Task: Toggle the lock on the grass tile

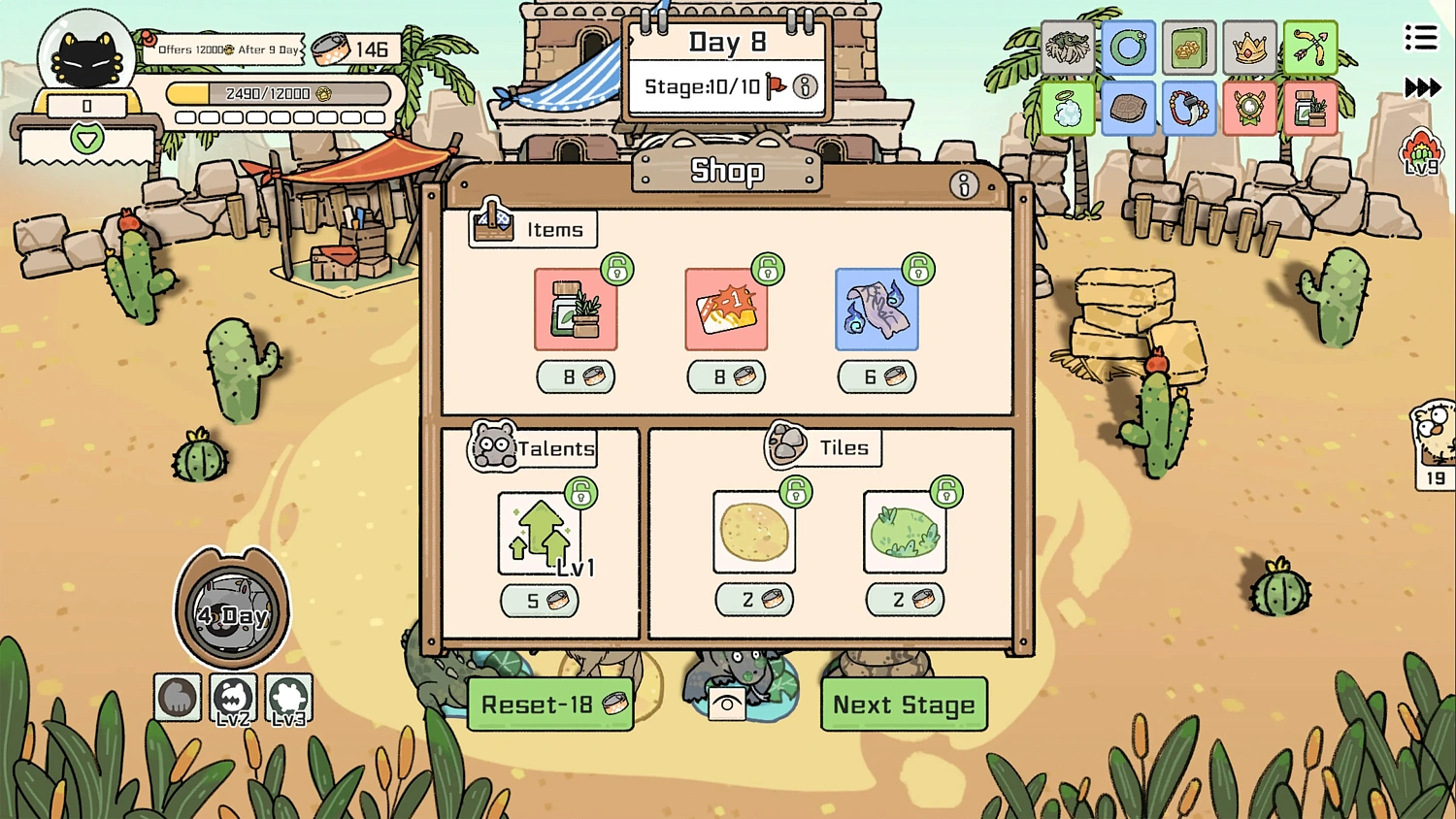Action: 948,493
